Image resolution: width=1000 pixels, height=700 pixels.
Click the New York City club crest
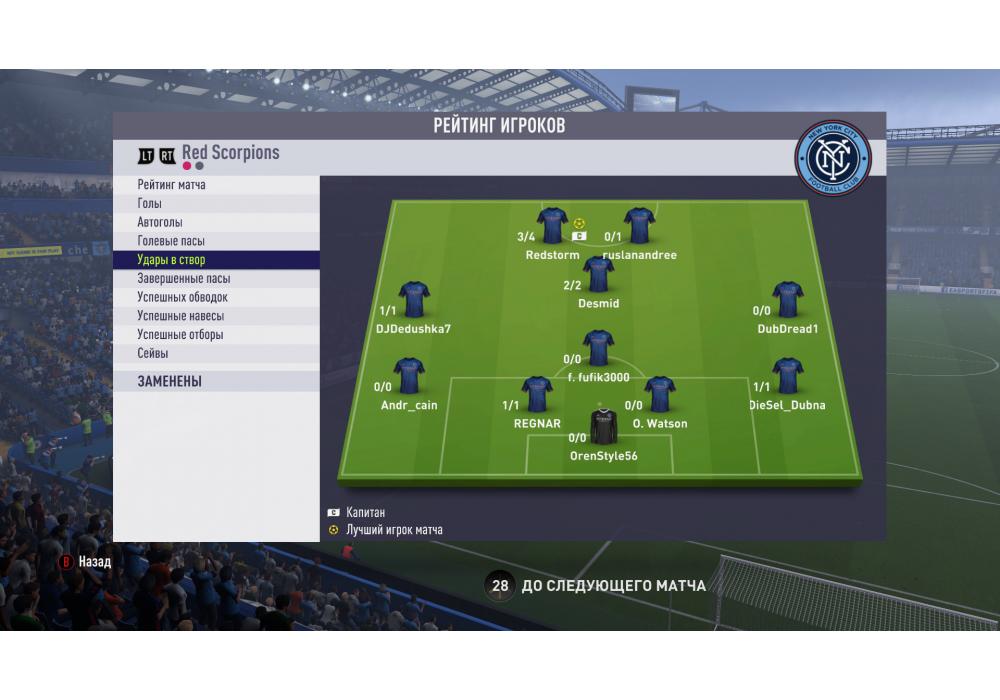tap(833, 158)
